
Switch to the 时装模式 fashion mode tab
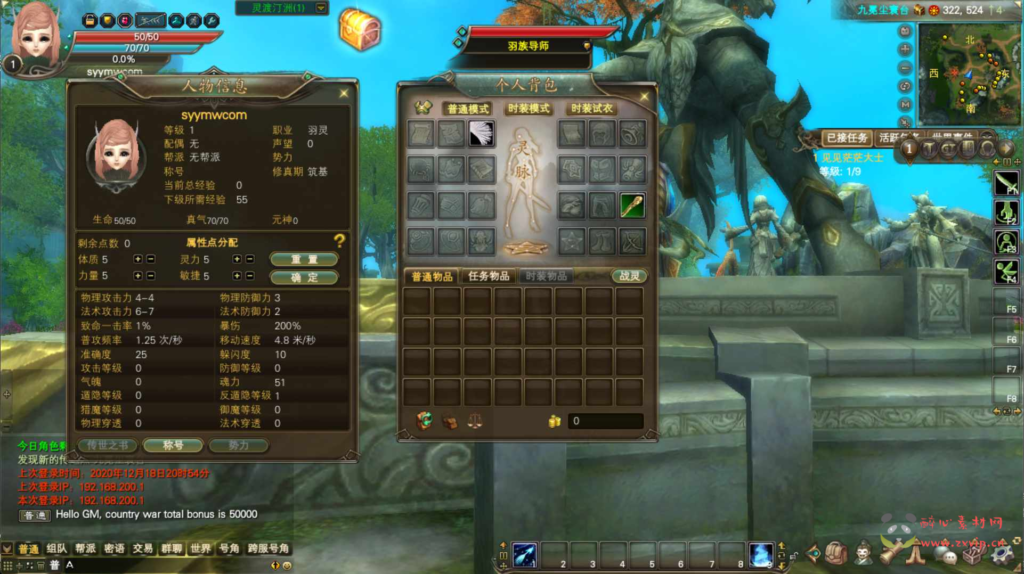(527, 108)
